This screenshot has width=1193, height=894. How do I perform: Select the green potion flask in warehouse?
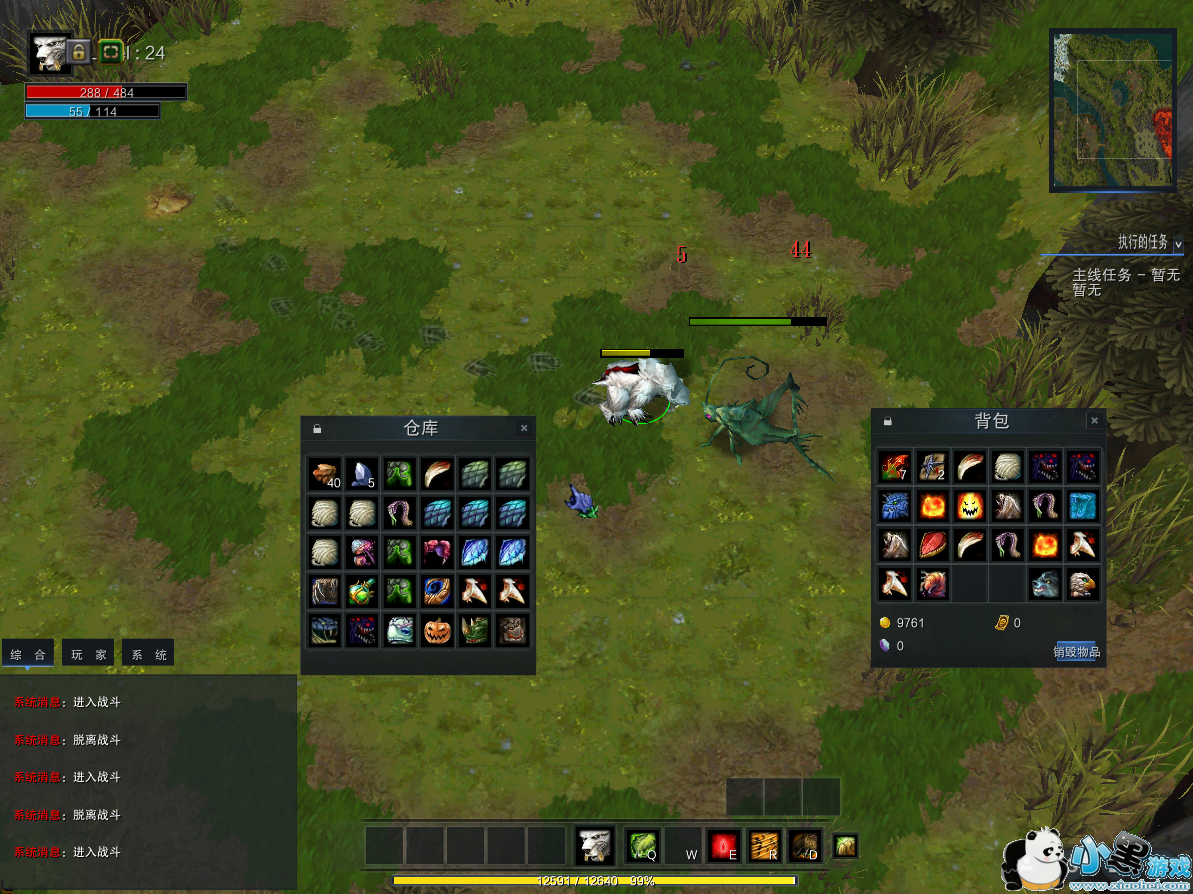pos(362,592)
